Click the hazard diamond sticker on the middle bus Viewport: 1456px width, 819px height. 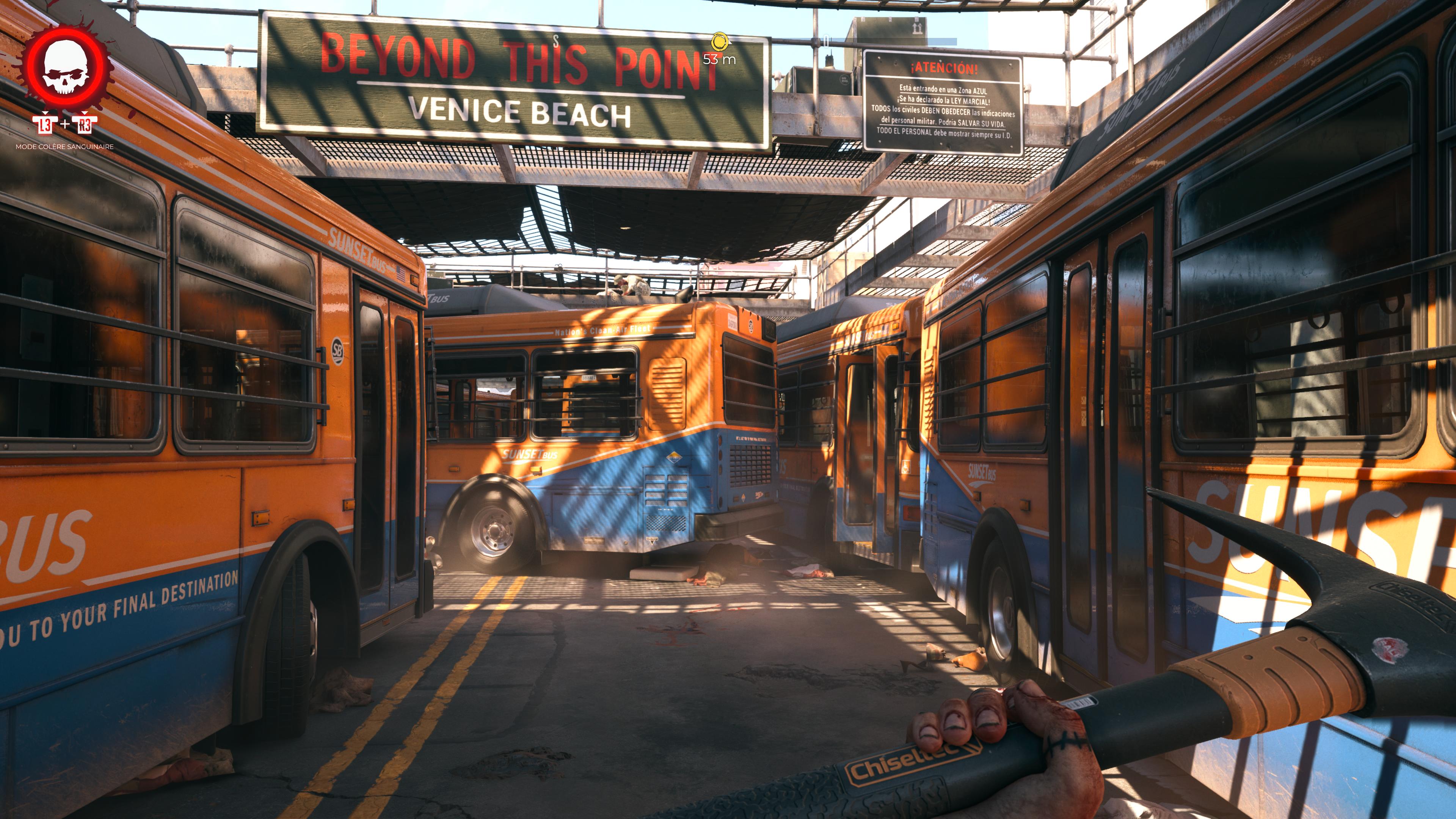tap(674, 458)
